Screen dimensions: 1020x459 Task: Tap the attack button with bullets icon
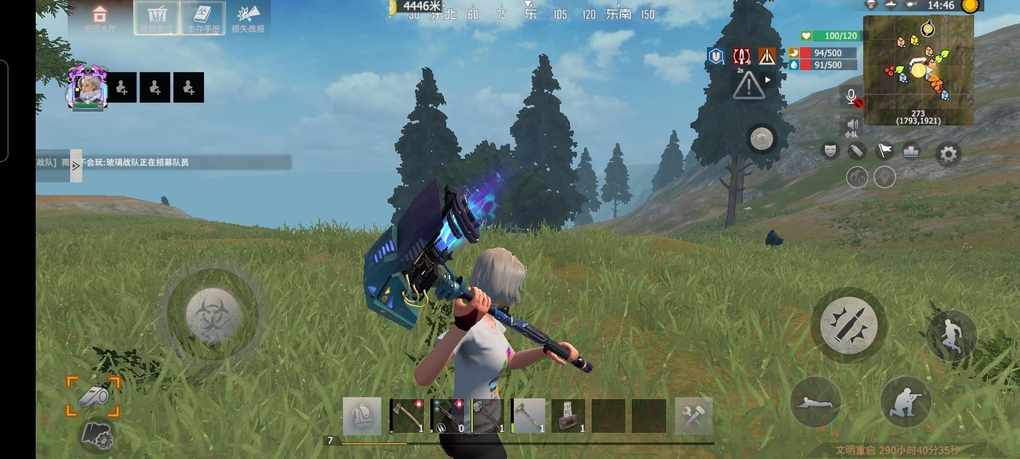click(x=848, y=324)
